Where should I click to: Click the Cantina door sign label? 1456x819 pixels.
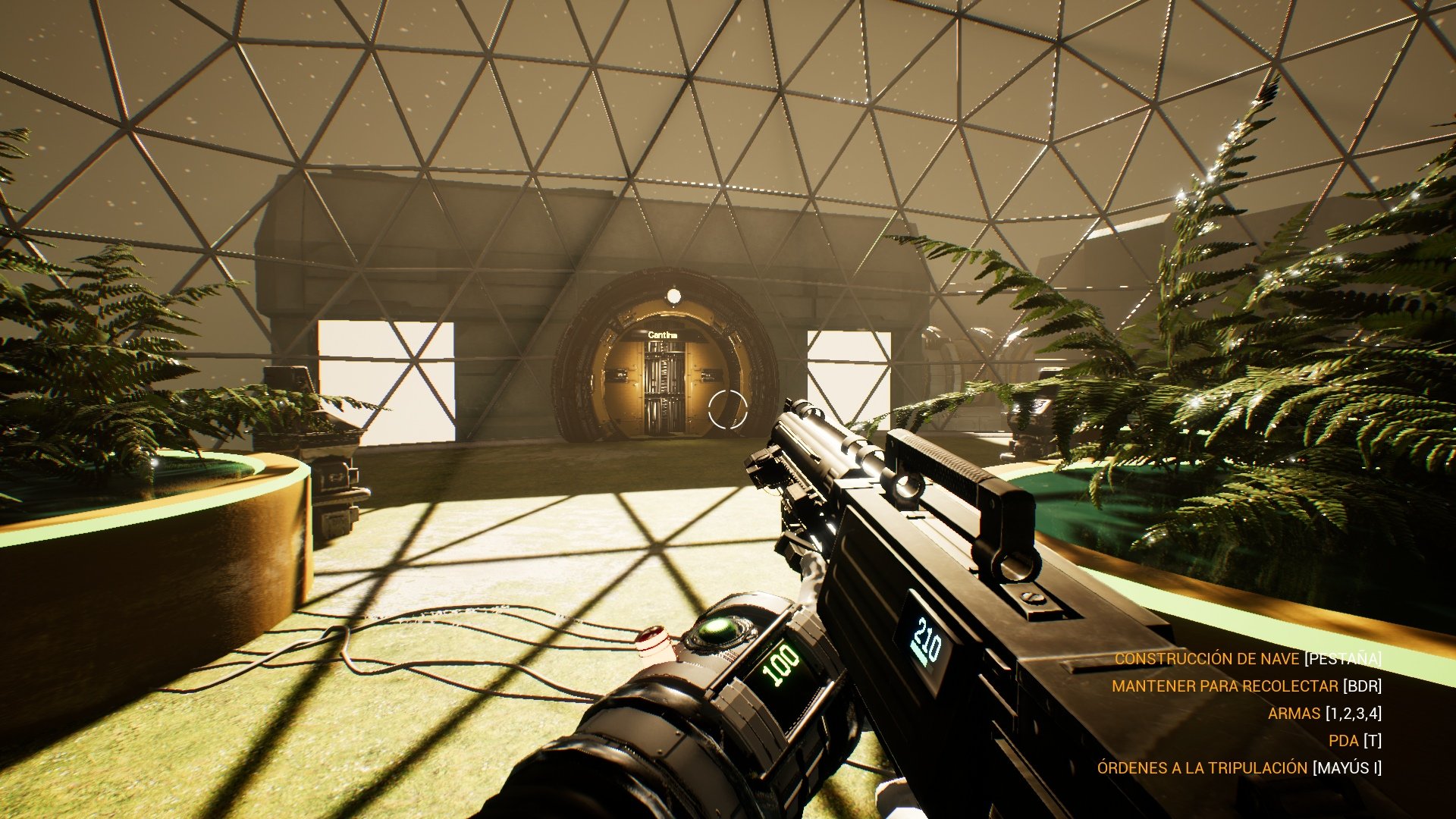664,335
